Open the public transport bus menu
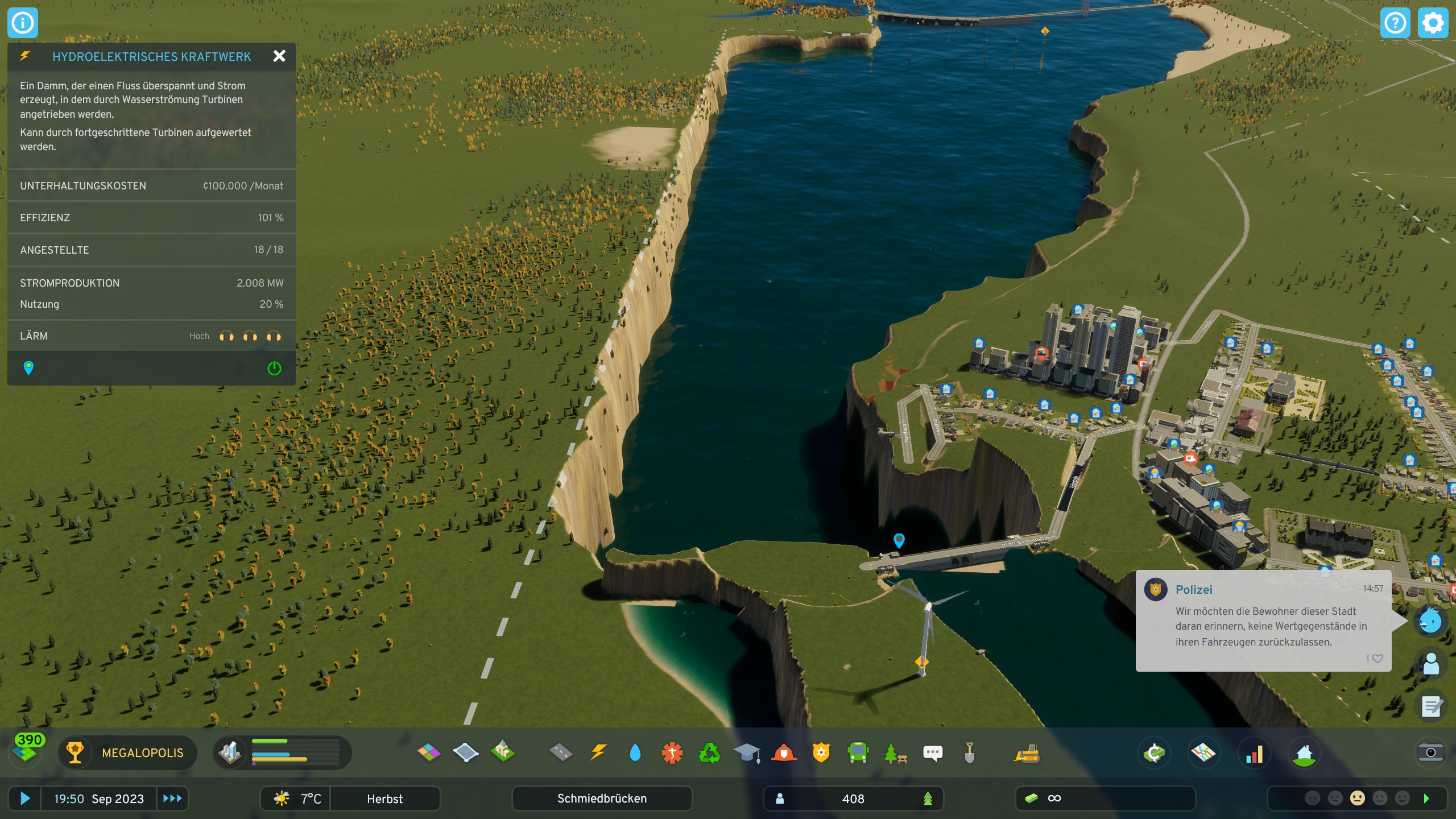This screenshot has height=819, width=1456. click(858, 753)
